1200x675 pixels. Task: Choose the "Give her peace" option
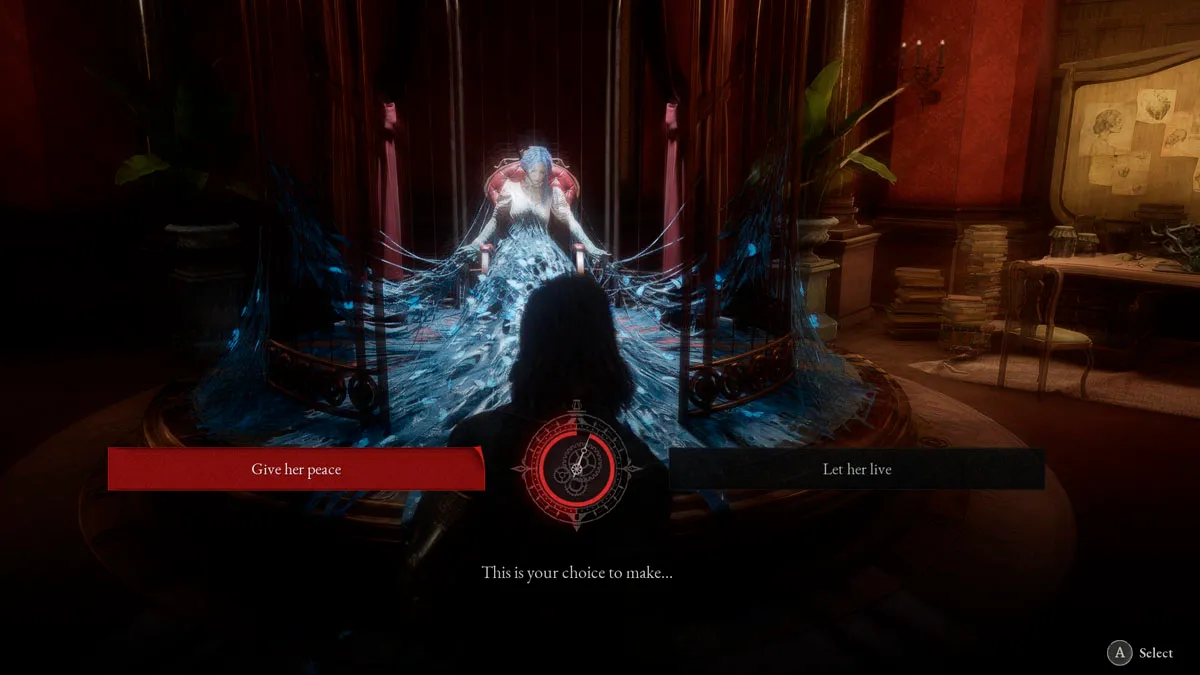[296, 469]
